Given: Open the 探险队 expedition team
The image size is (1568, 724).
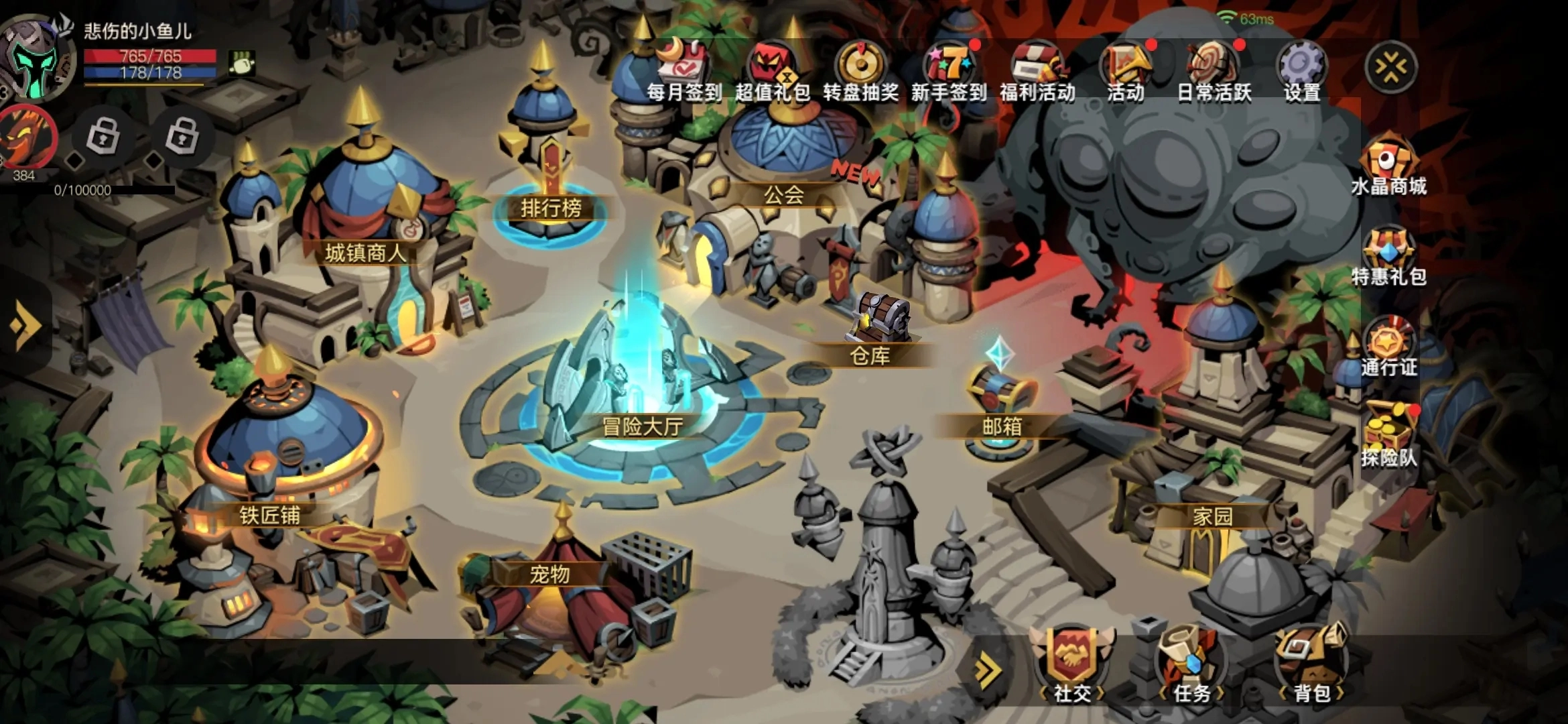Looking at the screenshot, I should tap(1388, 436).
